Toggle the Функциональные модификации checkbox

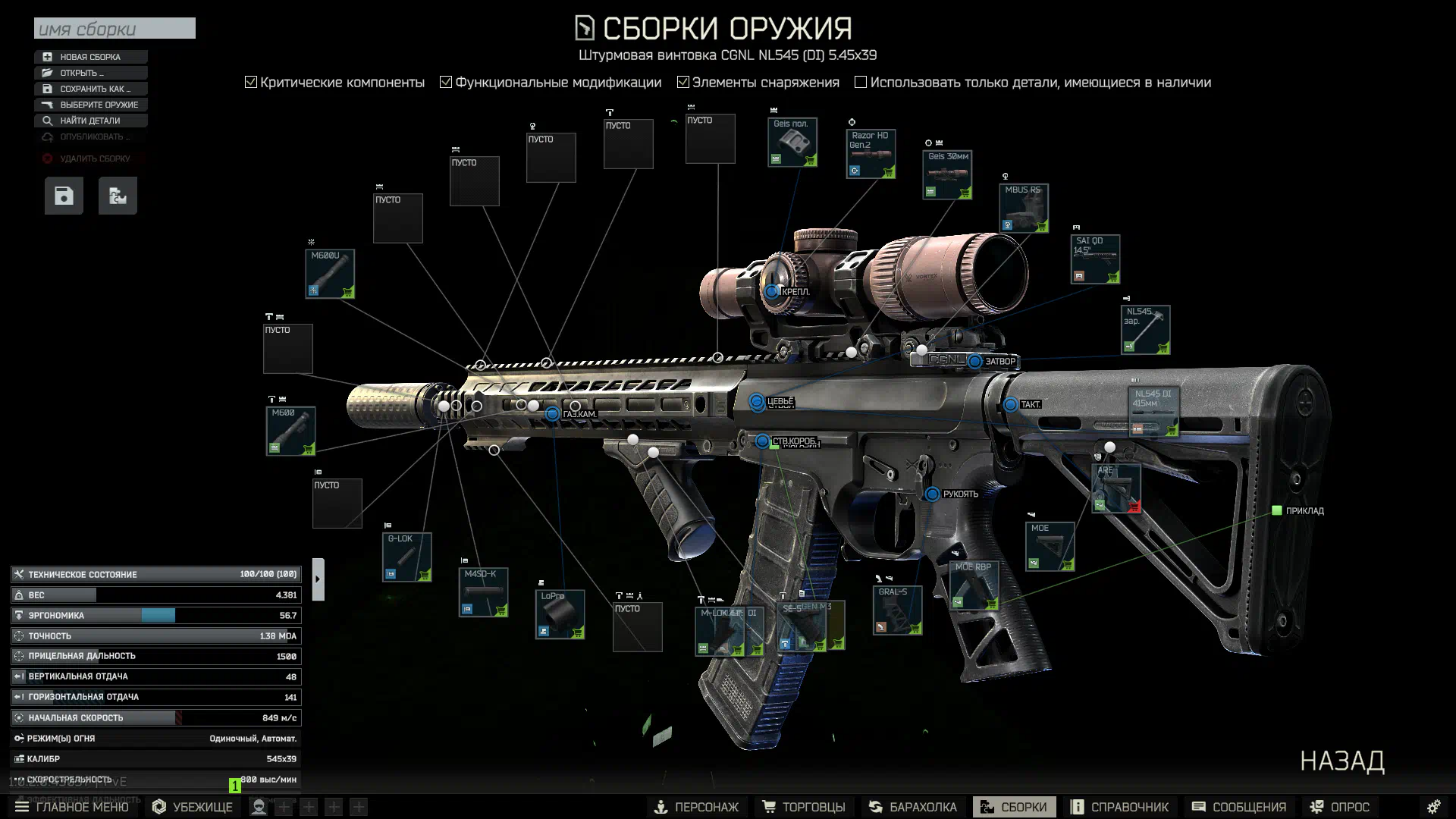446,82
